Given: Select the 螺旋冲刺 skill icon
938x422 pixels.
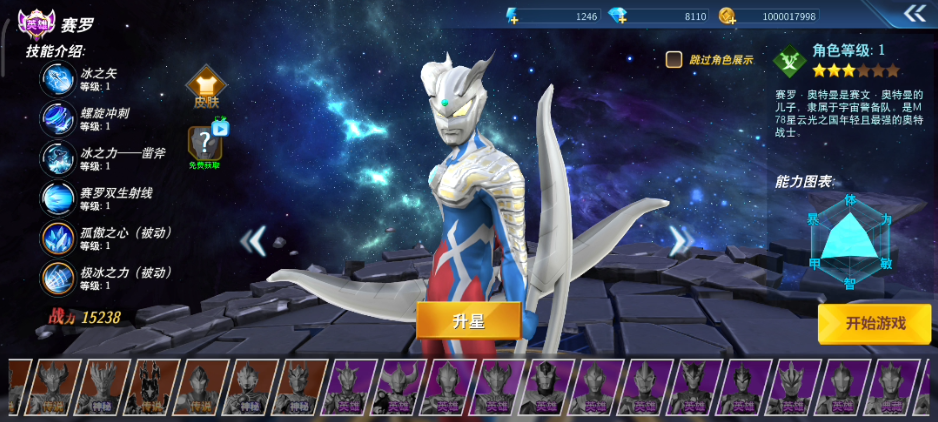Looking at the screenshot, I should pyautogui.click(x=58, y=119).
